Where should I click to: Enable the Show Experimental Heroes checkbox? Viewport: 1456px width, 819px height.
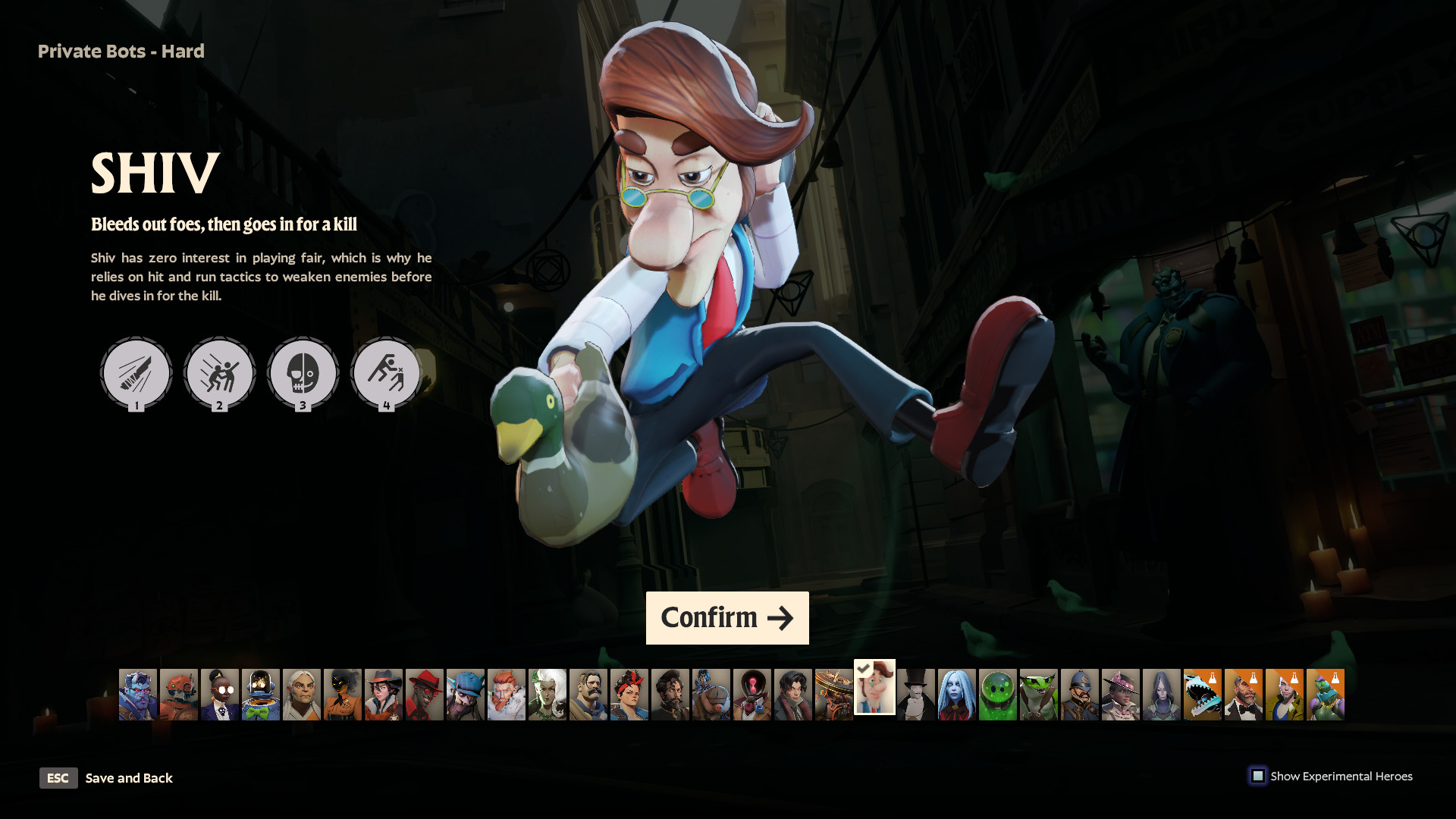(1259, 776)
